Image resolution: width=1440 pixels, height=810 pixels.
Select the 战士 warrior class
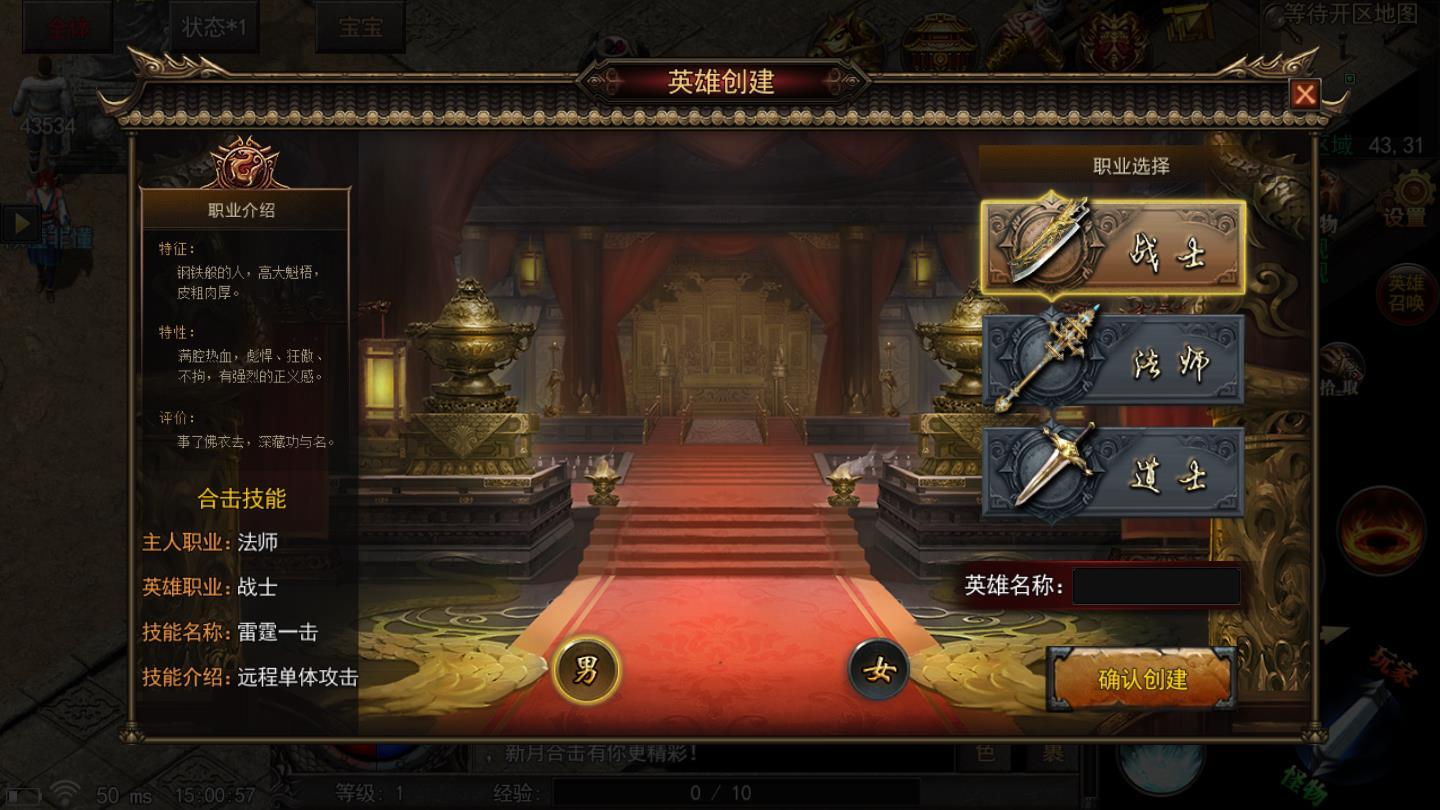(x=1113, y=247)
